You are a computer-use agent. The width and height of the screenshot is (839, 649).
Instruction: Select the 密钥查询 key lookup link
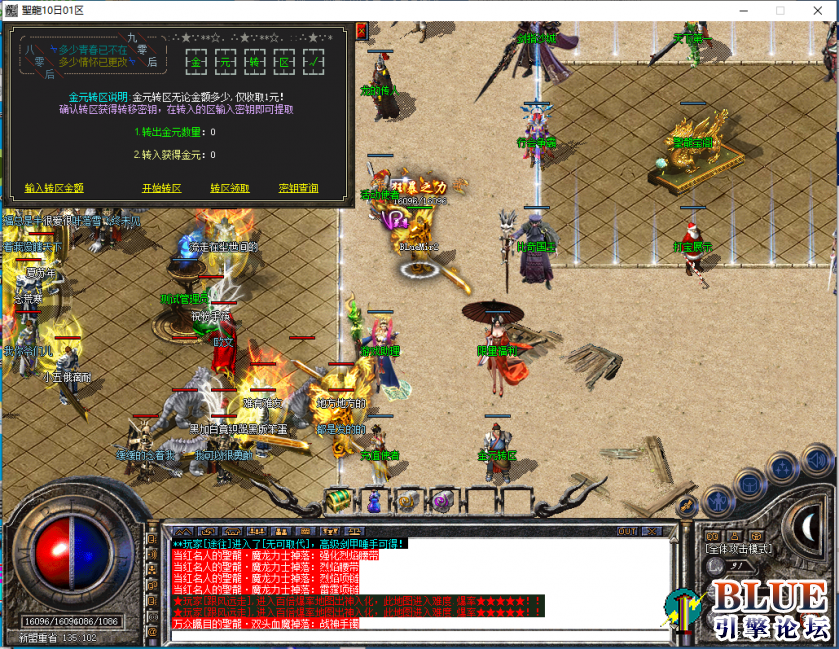pos(299,188)
